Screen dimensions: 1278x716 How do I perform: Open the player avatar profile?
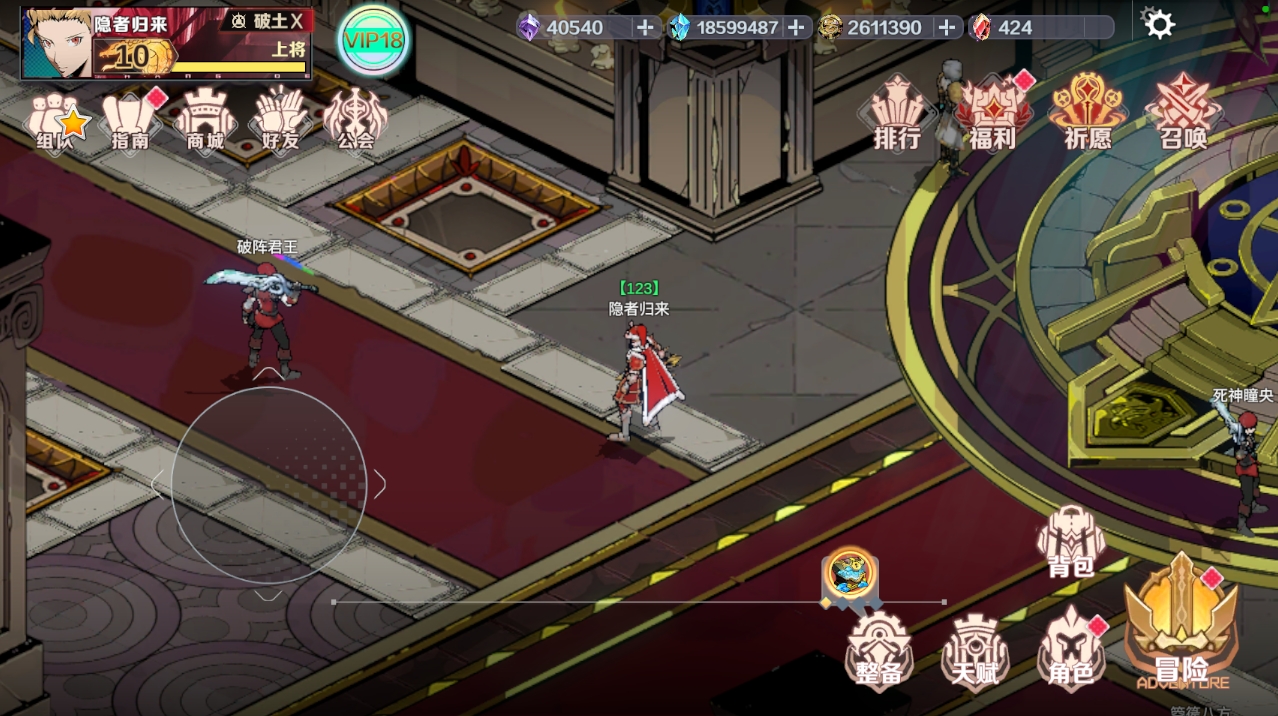(x=56, y=43)
